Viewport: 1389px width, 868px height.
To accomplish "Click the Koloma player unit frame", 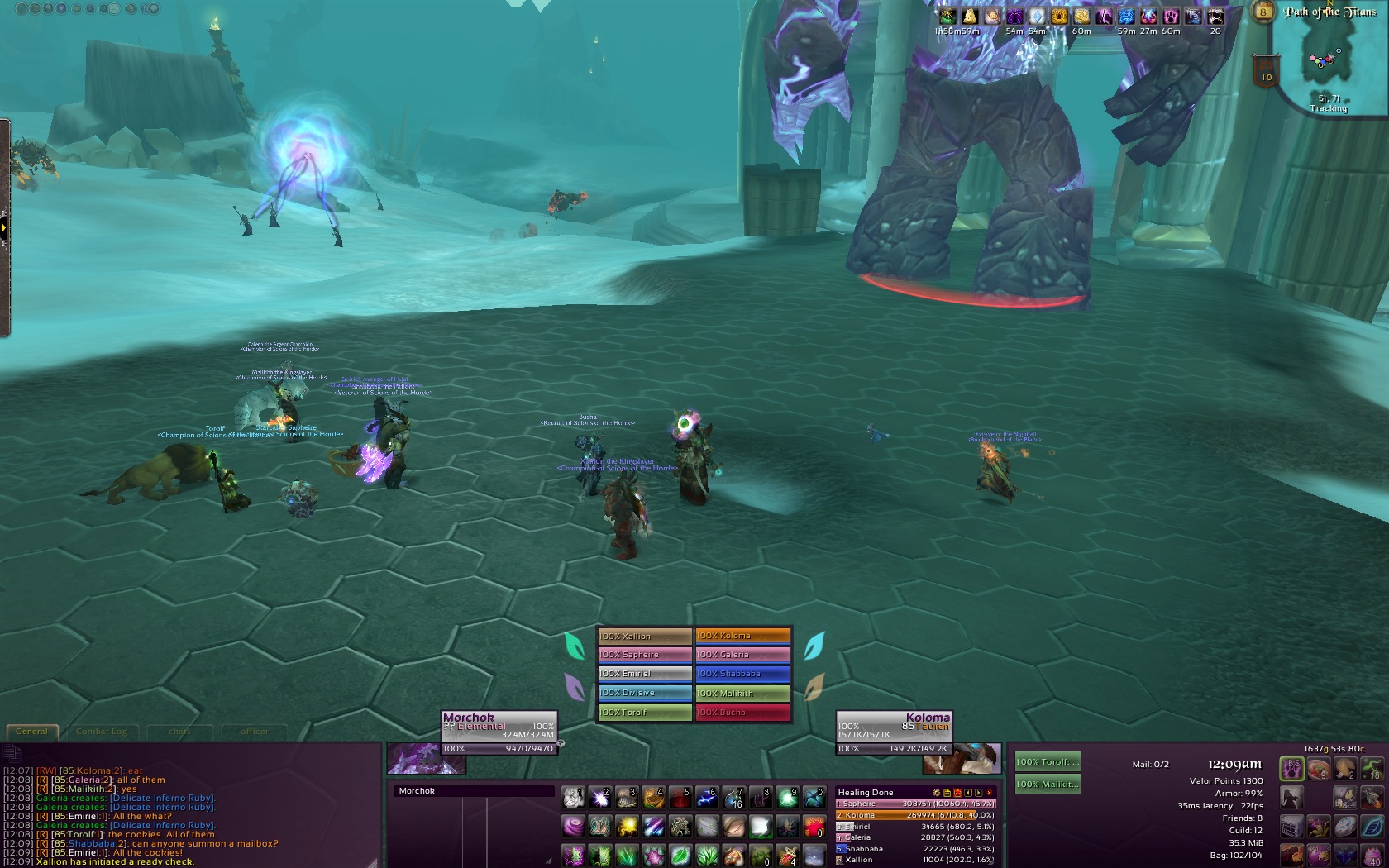I will point(893,726).
